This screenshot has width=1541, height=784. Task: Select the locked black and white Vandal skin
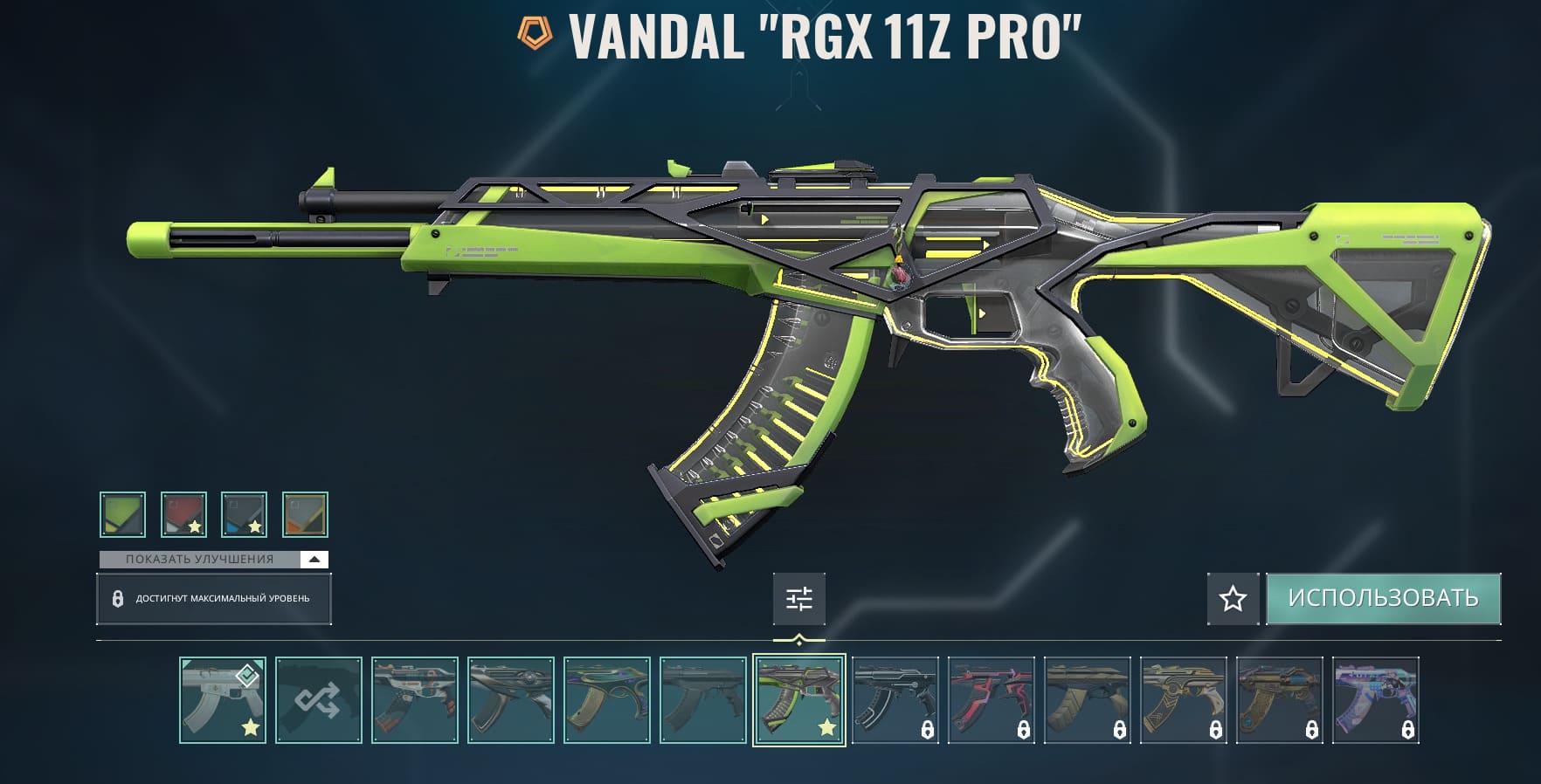(895, 699)
